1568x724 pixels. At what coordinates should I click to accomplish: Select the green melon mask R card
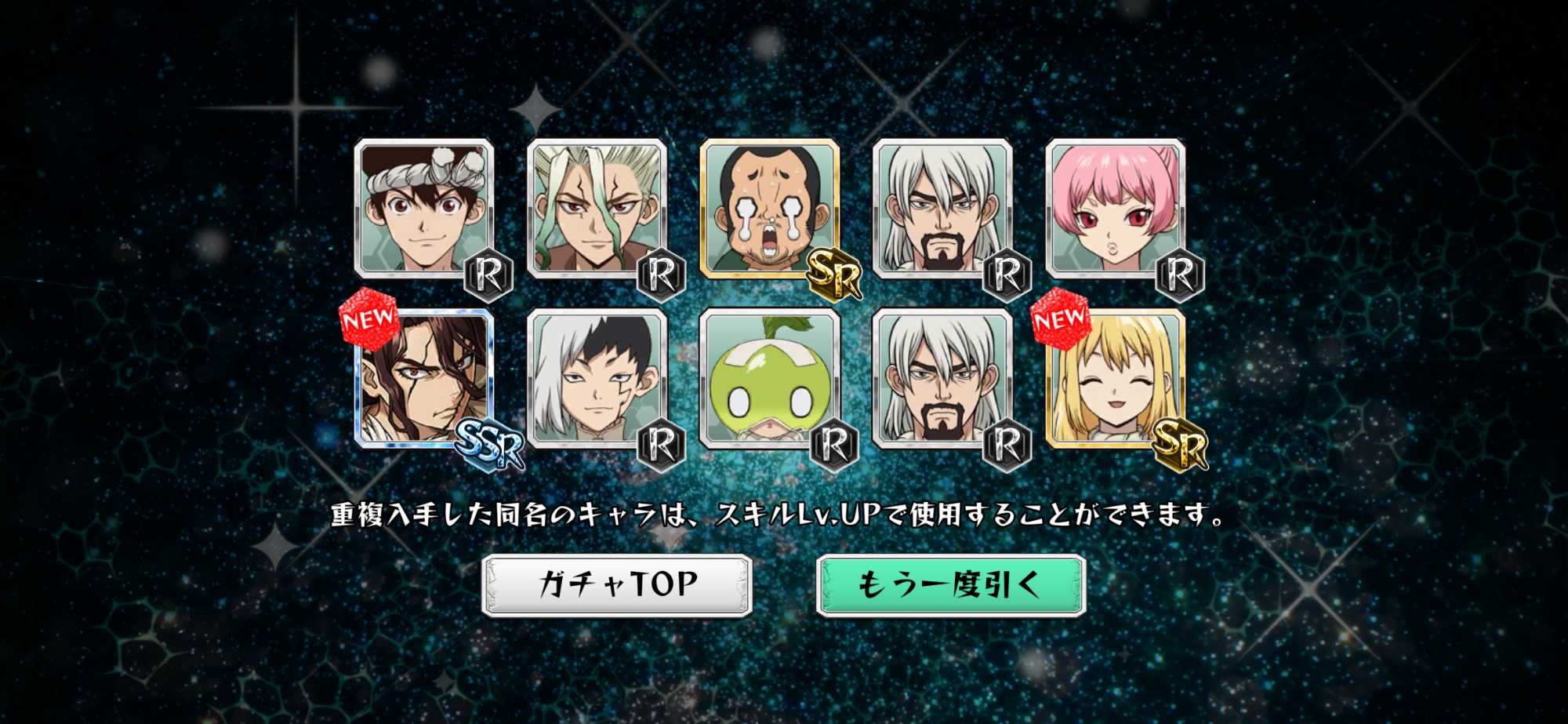tap(769, 379)
